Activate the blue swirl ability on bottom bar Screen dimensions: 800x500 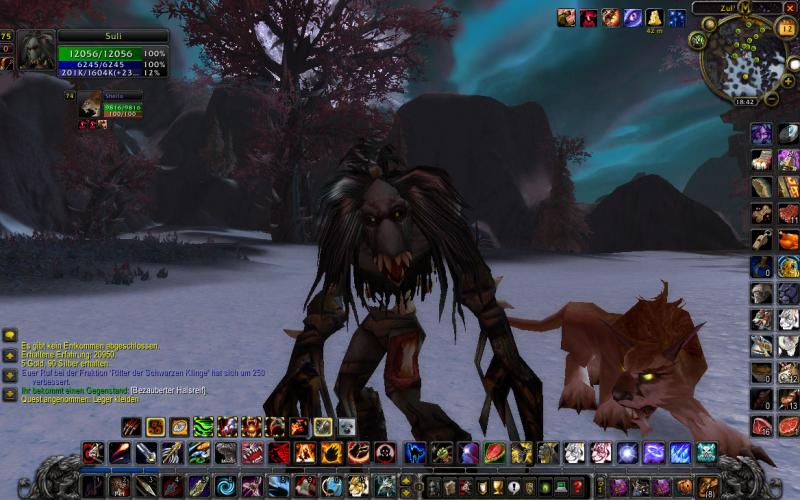point(225,487)
